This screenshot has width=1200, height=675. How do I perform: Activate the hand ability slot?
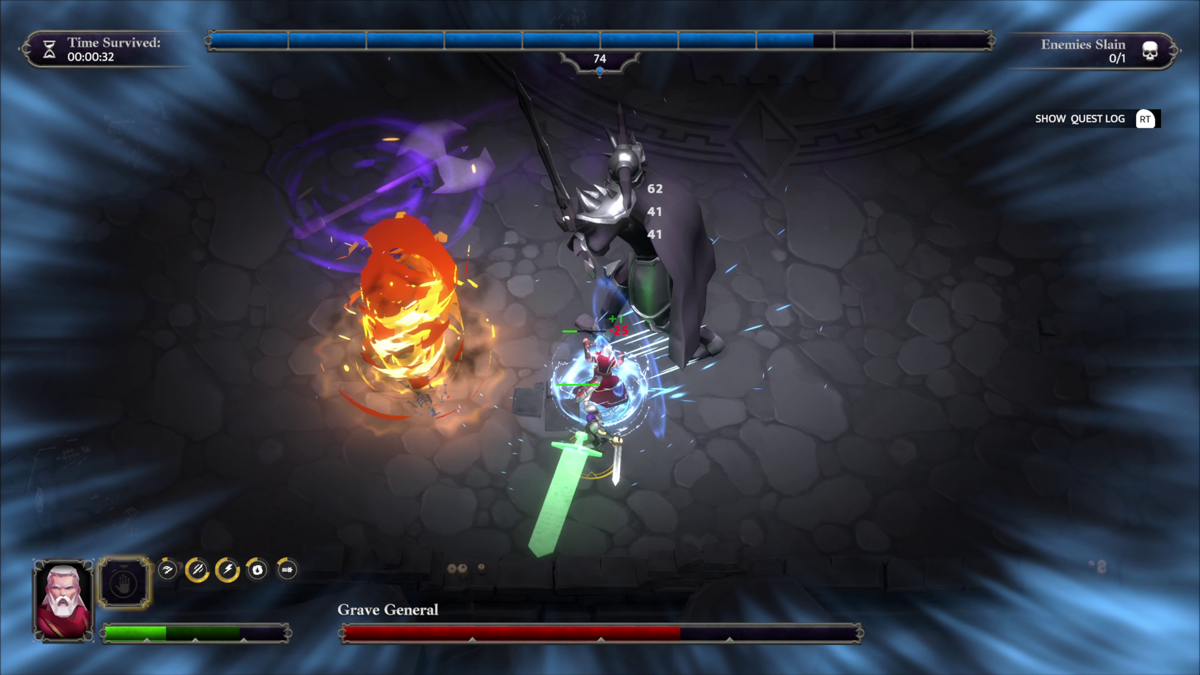(125, 582)
